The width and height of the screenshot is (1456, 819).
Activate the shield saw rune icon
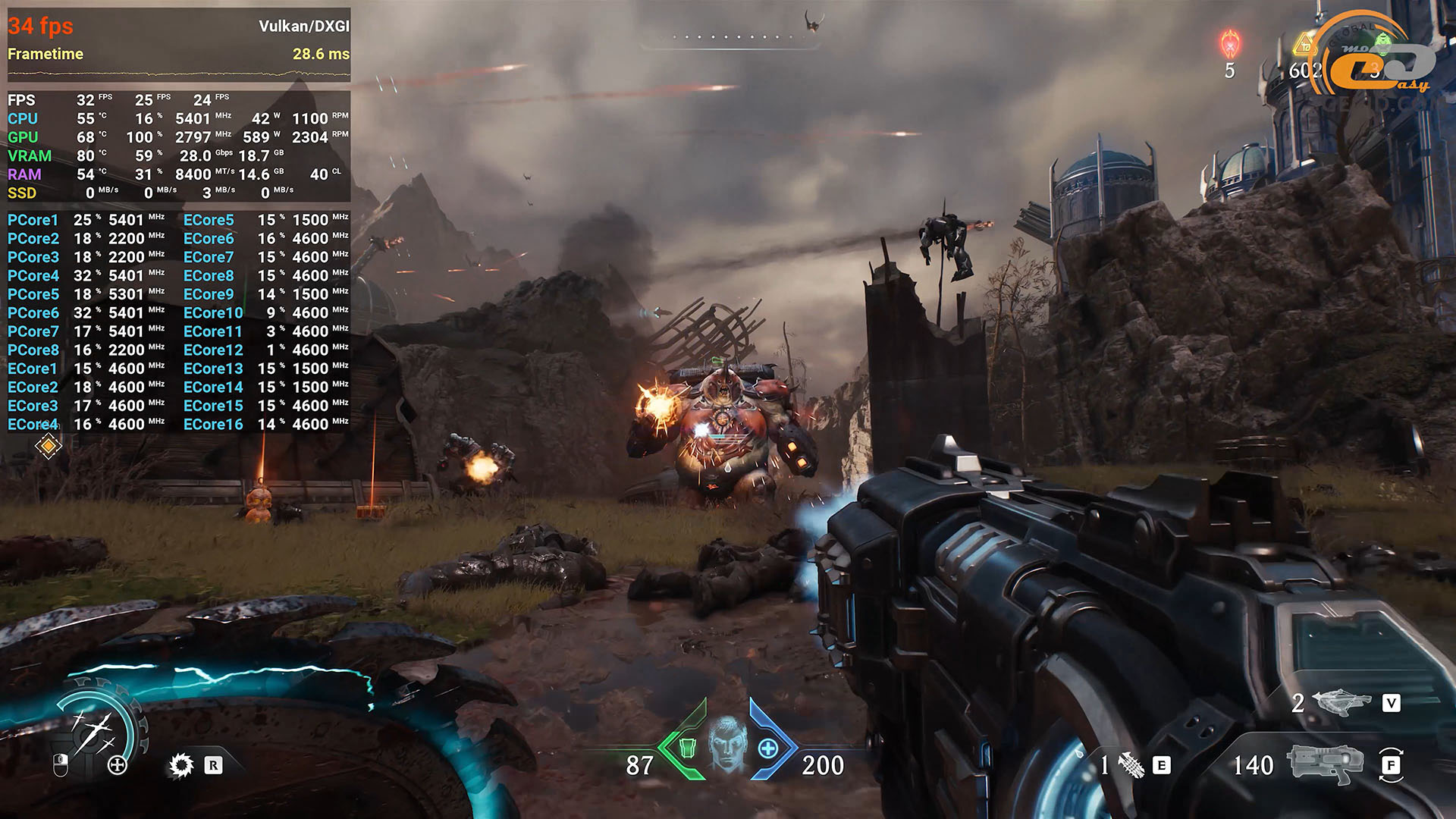click(181, 765)
